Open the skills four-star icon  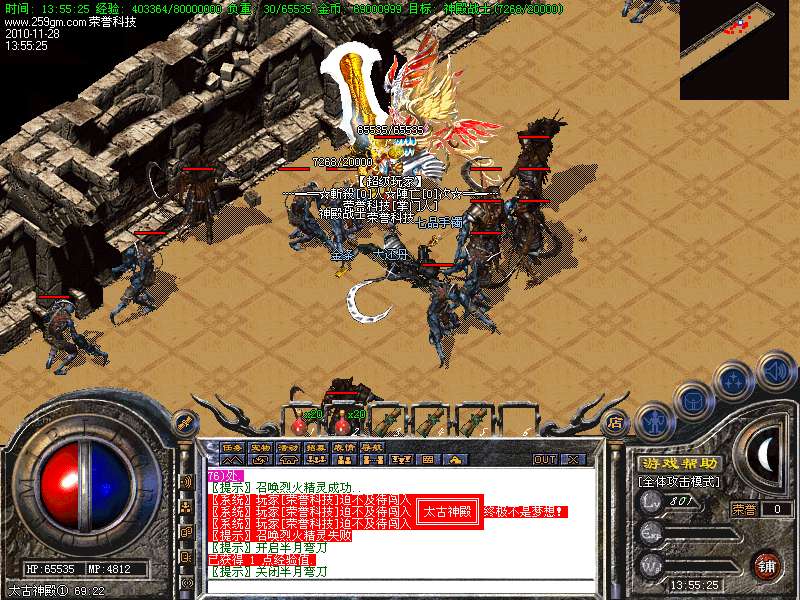tap(735, 380)
